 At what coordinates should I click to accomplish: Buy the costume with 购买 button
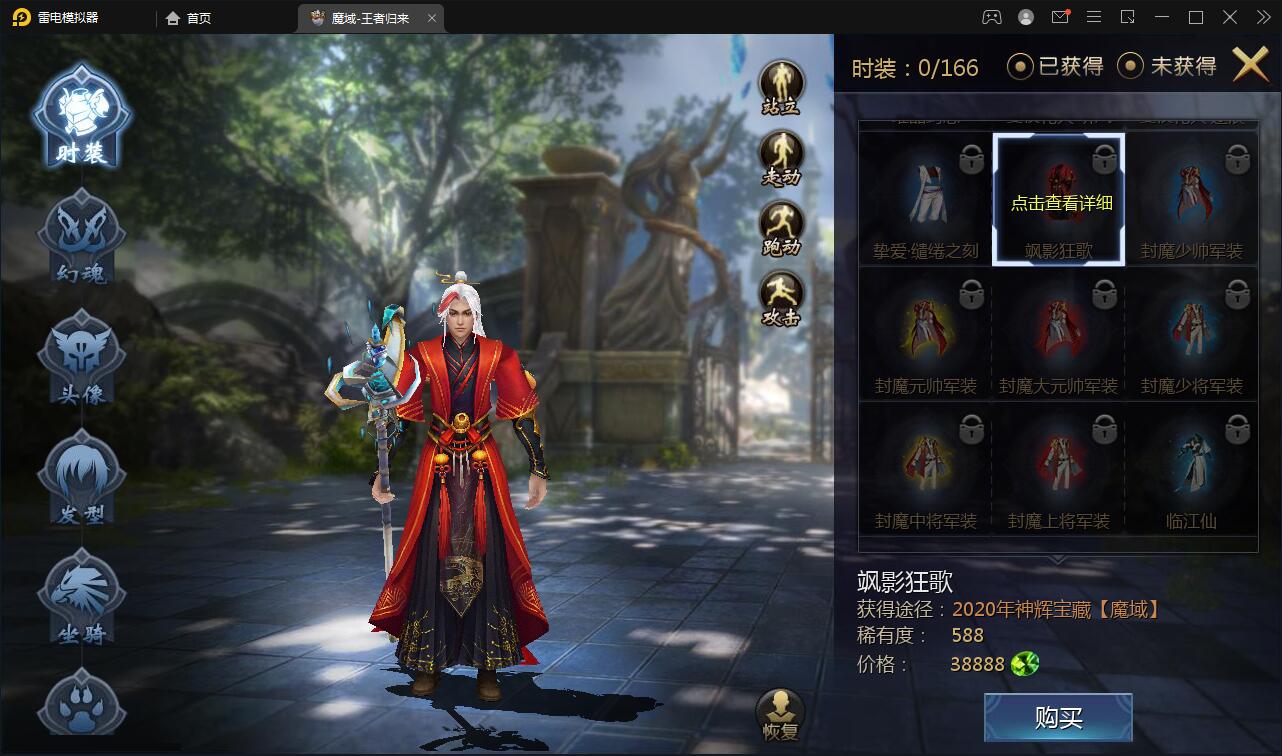coord(1058,717)
